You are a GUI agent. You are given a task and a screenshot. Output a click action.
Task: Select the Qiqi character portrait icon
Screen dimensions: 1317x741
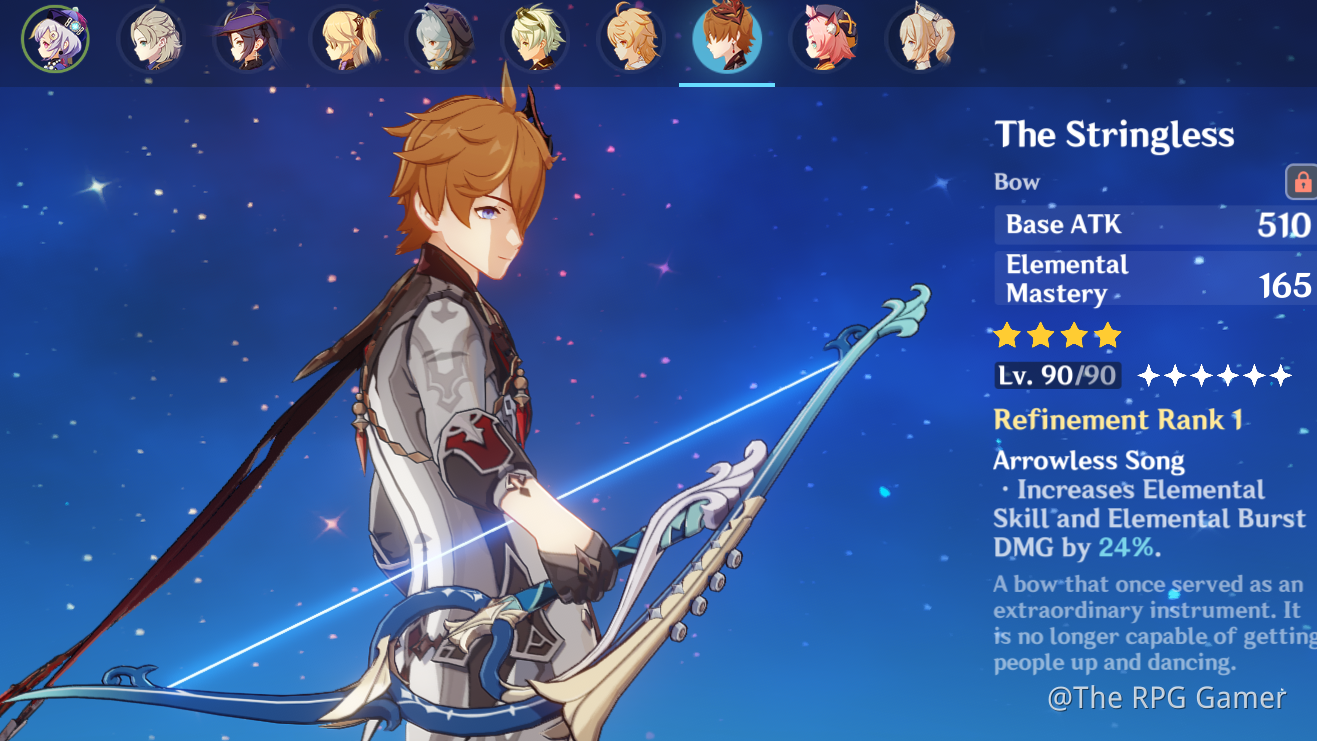point(57,40)
